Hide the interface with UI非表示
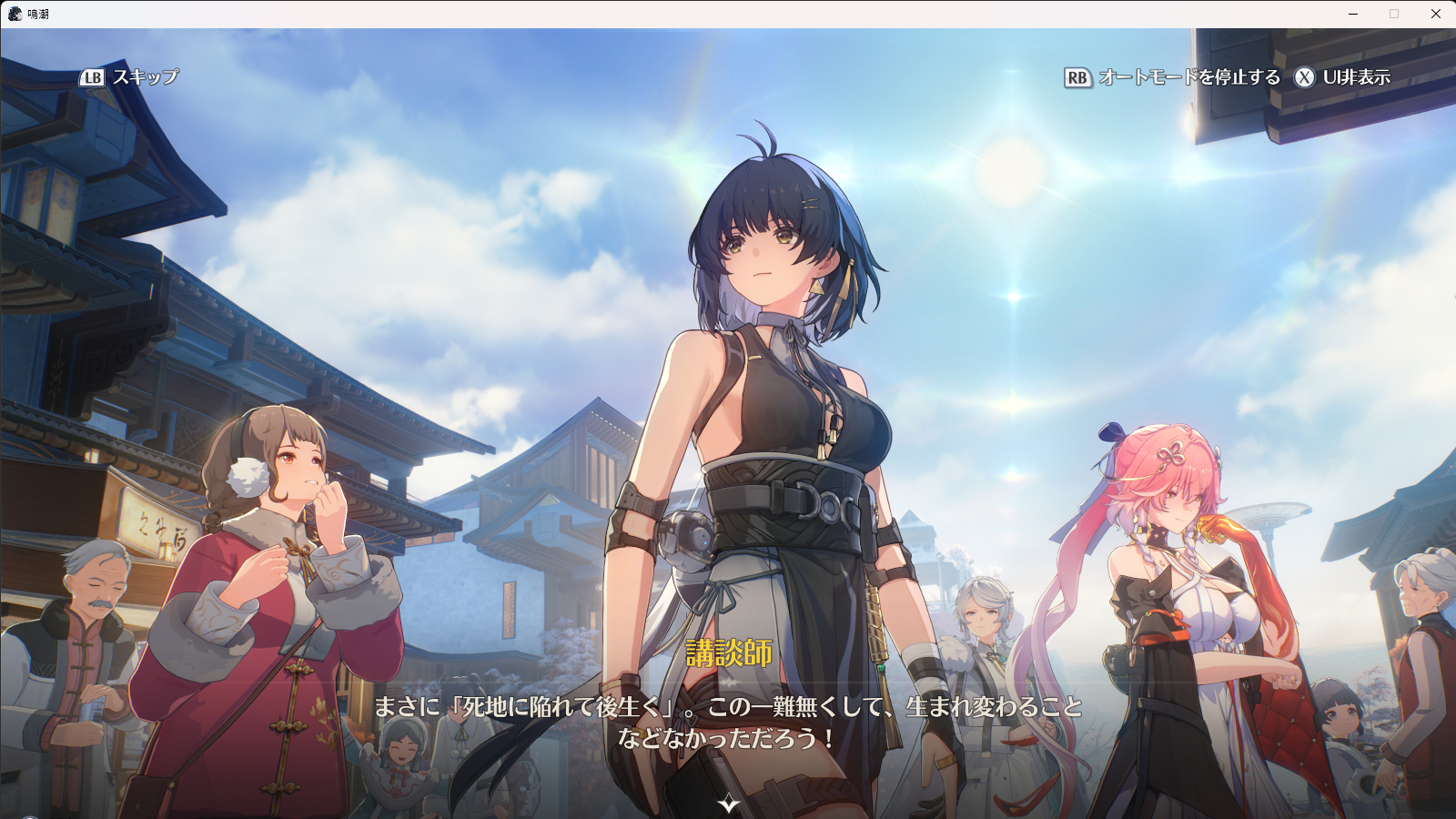Image resolution: width=1456 pixels, height=819 pixels. (1343, 77)
